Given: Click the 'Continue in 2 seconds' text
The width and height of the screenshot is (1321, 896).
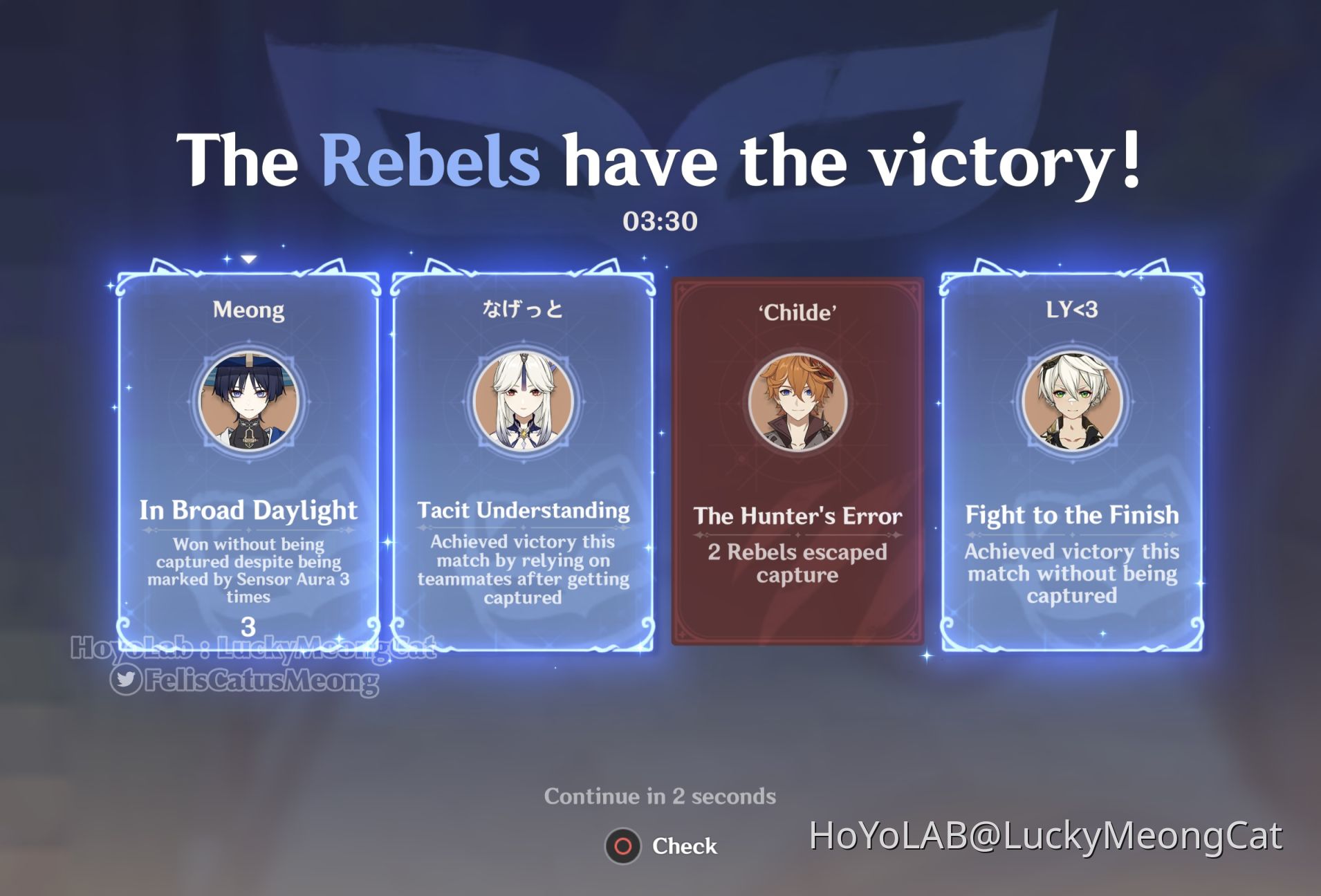Looking at the screenshot, I should click(x=660, y=795).
